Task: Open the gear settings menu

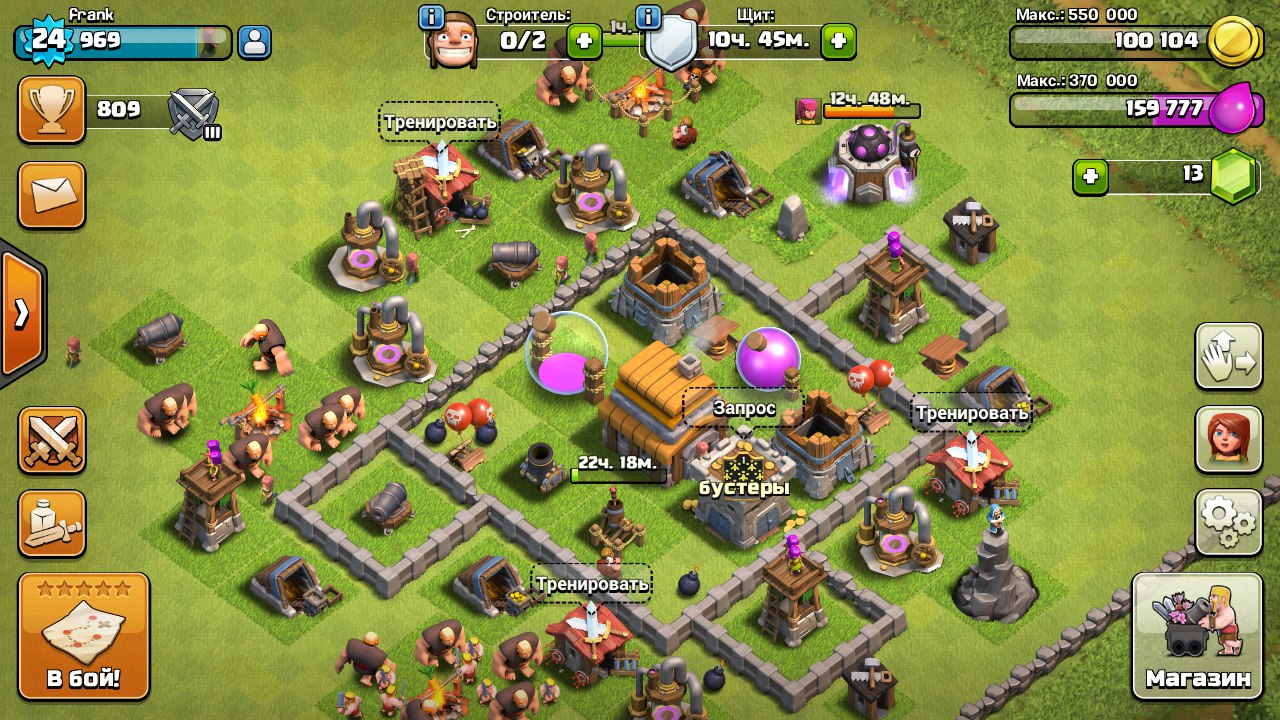Action: tap(1228, 522)
